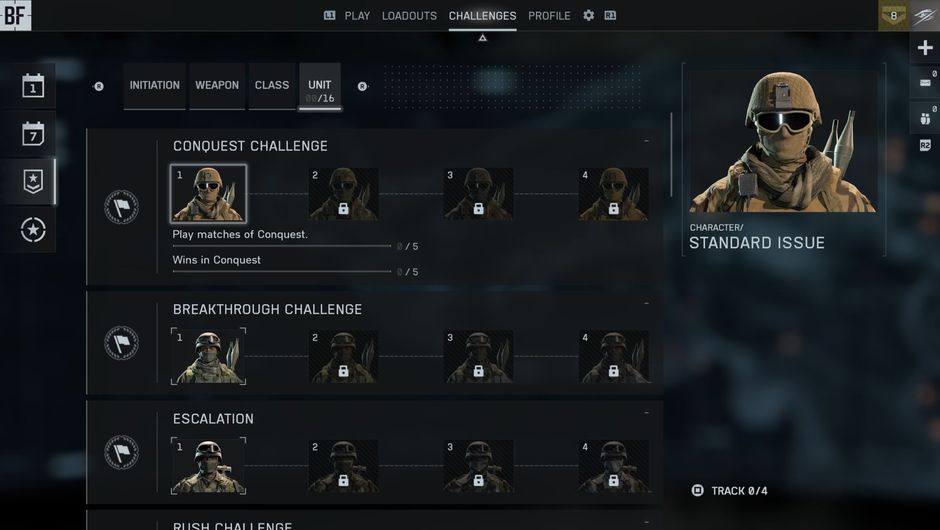Image resolution: width=940 pixels, height=530 pixels.
Task: Switch to the Initiation tab
Action: tap(154, 86)
